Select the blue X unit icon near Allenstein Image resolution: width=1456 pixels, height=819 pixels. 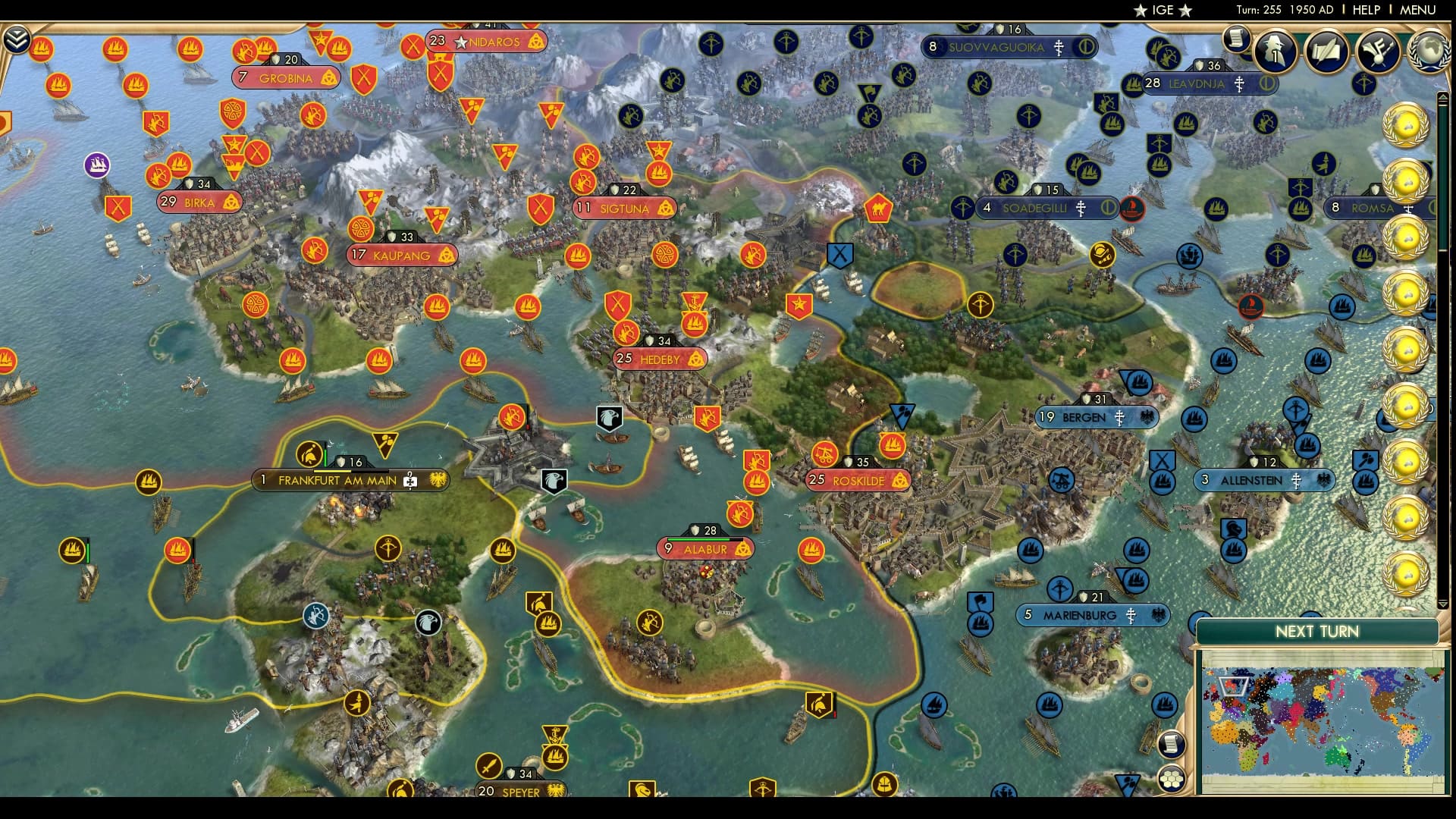[1163, 458]
